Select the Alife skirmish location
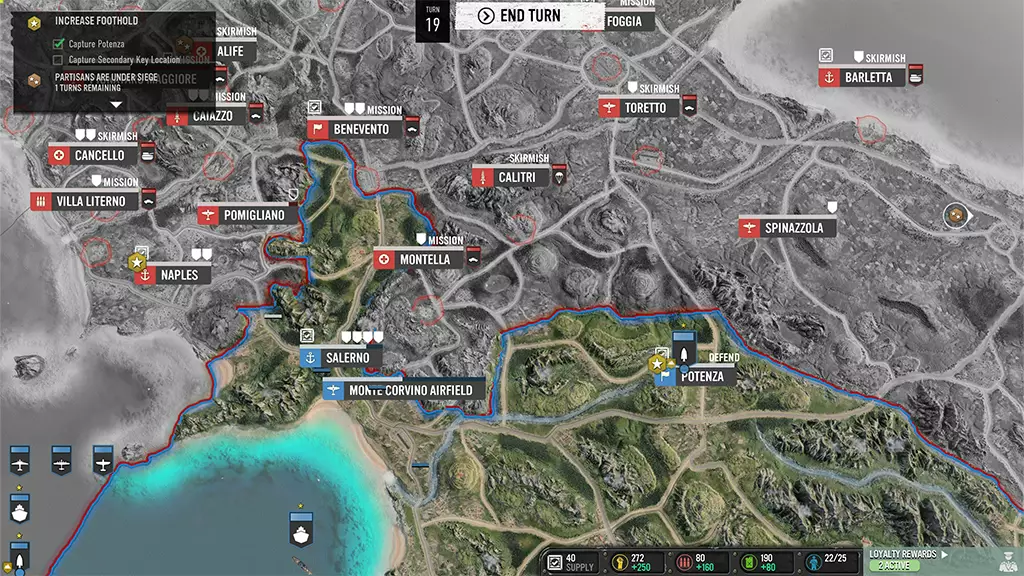This screenshot has width=1024, height=576. [x=229, y=51]
